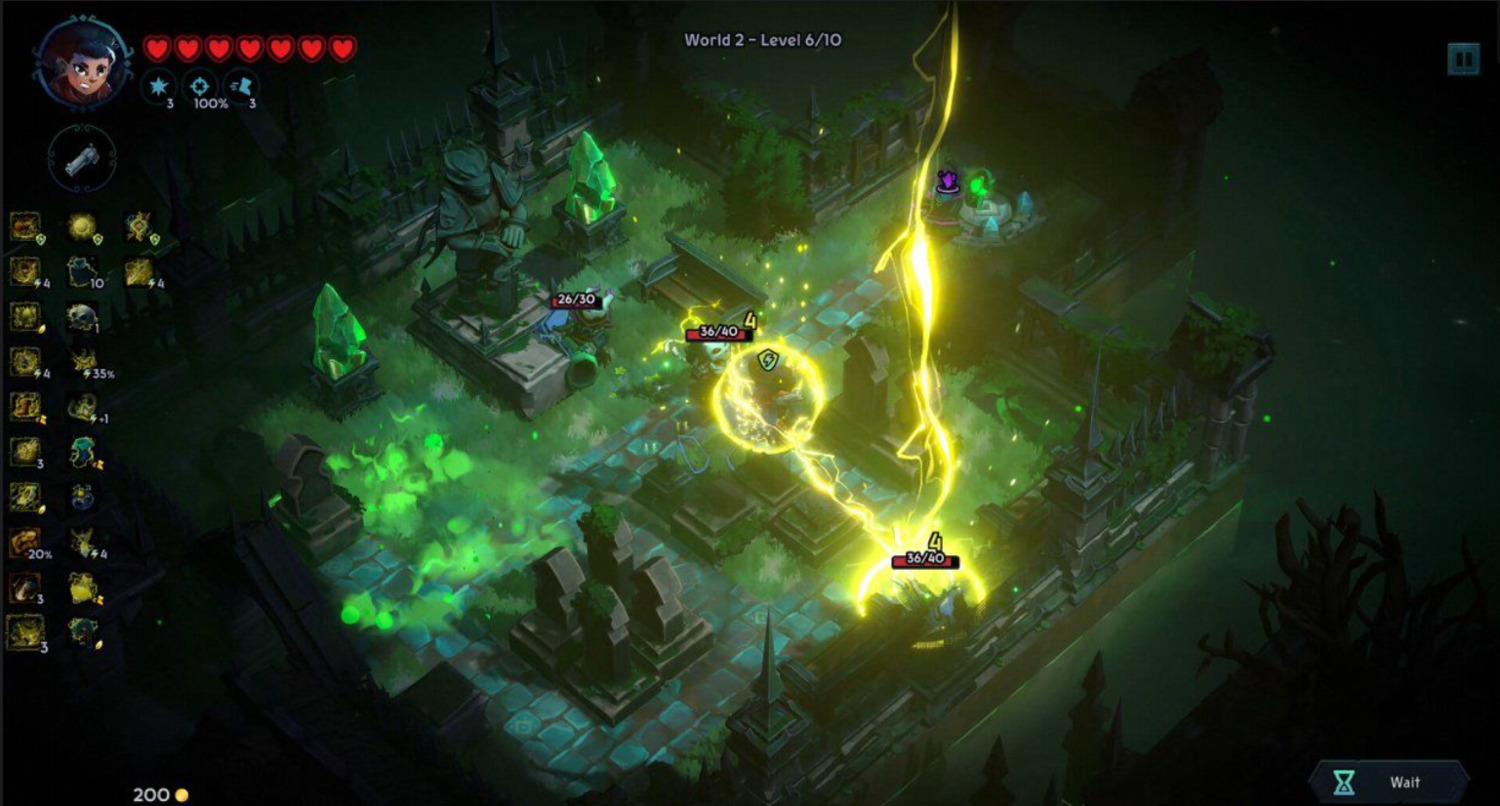Inspect the pouch perk with number 10
Image resolution: width=1500 pixels, height=806 pixels.
click(x=82, y=271)
